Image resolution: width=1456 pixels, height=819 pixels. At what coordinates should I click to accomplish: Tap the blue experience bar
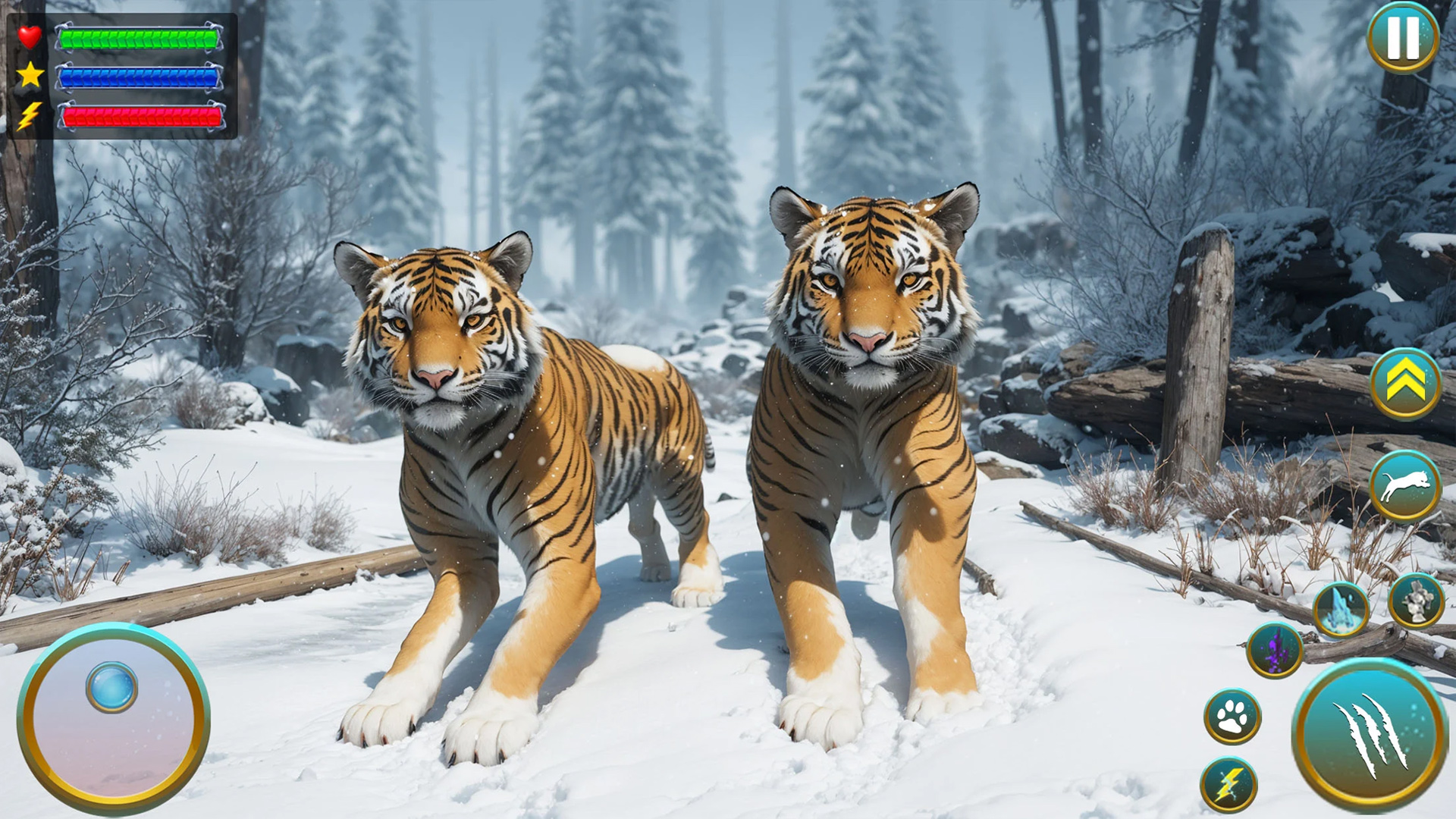pyautogui.click(x=140, y=78)
